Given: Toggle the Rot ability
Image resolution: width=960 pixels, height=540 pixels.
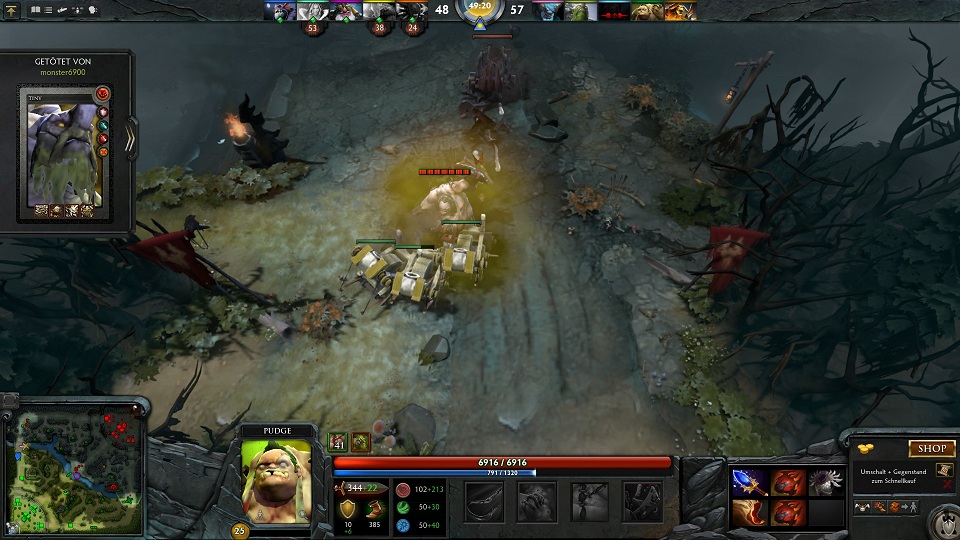Looking at the screenshot, I should 537,501.
